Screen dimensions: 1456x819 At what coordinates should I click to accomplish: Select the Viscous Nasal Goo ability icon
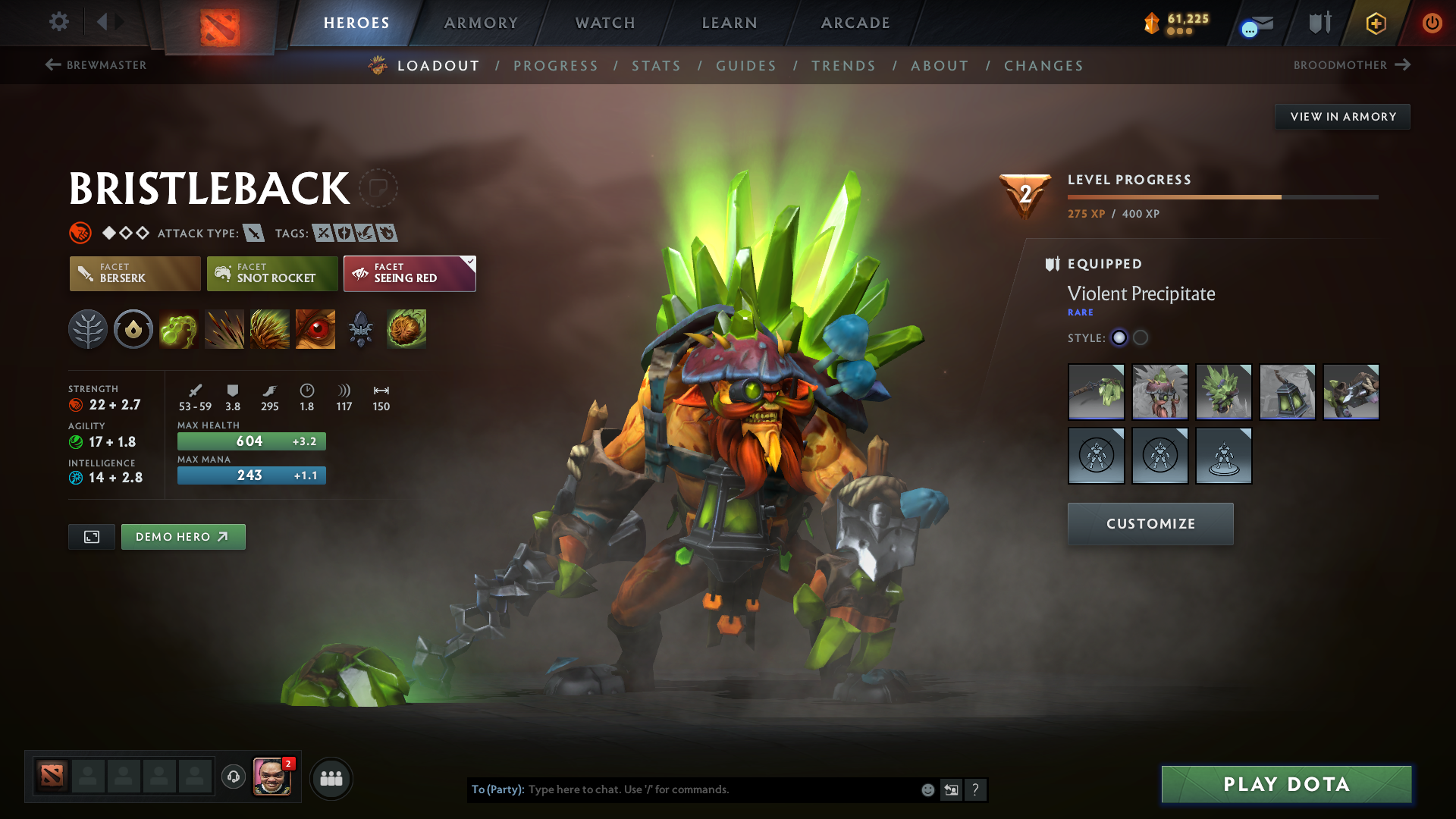coord(179,329)
